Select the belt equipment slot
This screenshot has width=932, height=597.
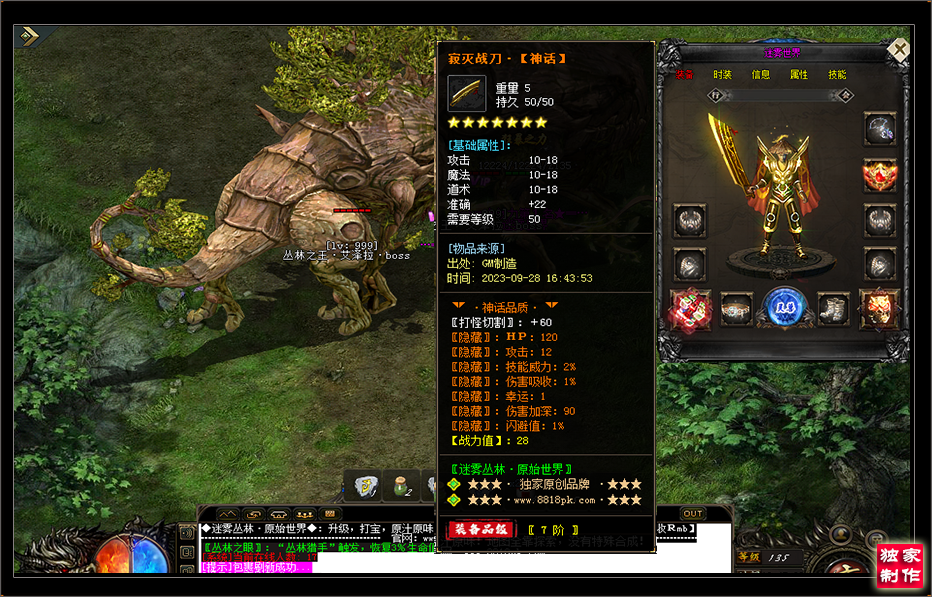[x=737, y=308]
